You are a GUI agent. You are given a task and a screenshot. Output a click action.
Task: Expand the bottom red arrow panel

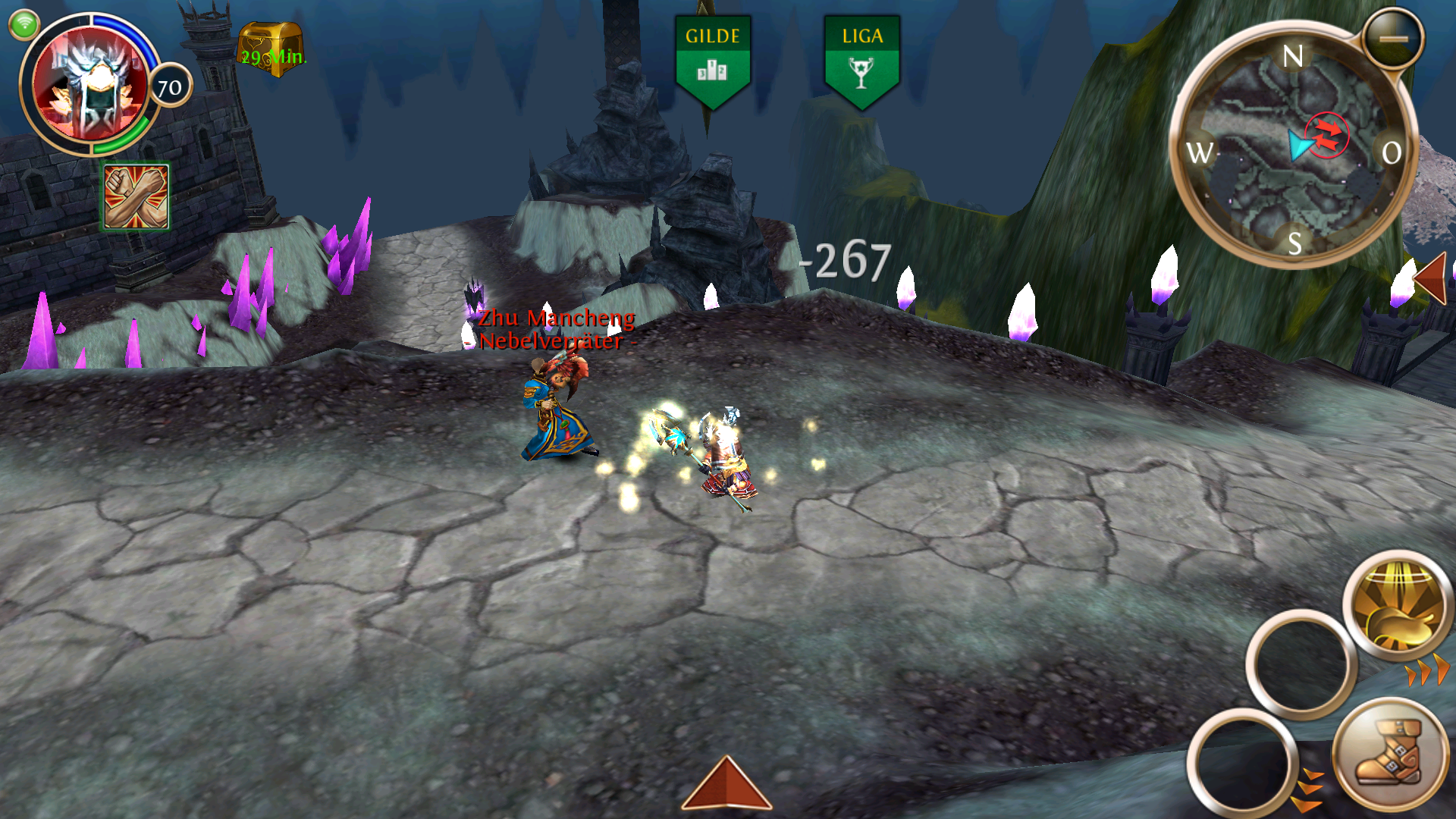[726, 785]
